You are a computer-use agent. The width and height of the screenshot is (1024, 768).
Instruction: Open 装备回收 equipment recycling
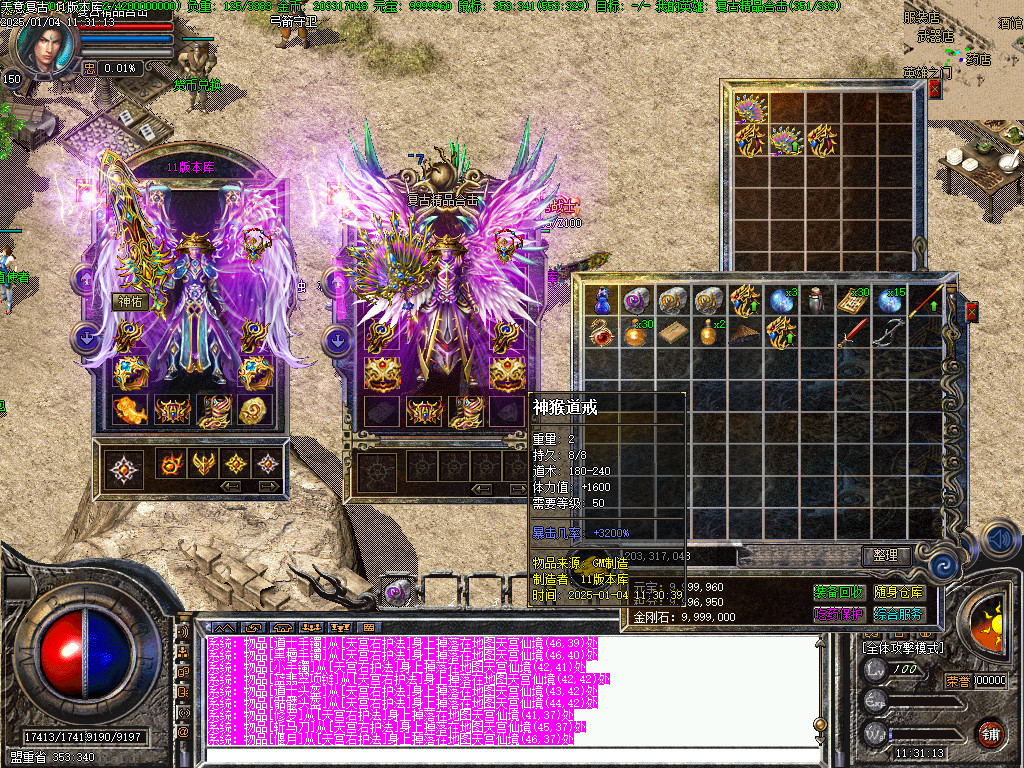point(838,593)
